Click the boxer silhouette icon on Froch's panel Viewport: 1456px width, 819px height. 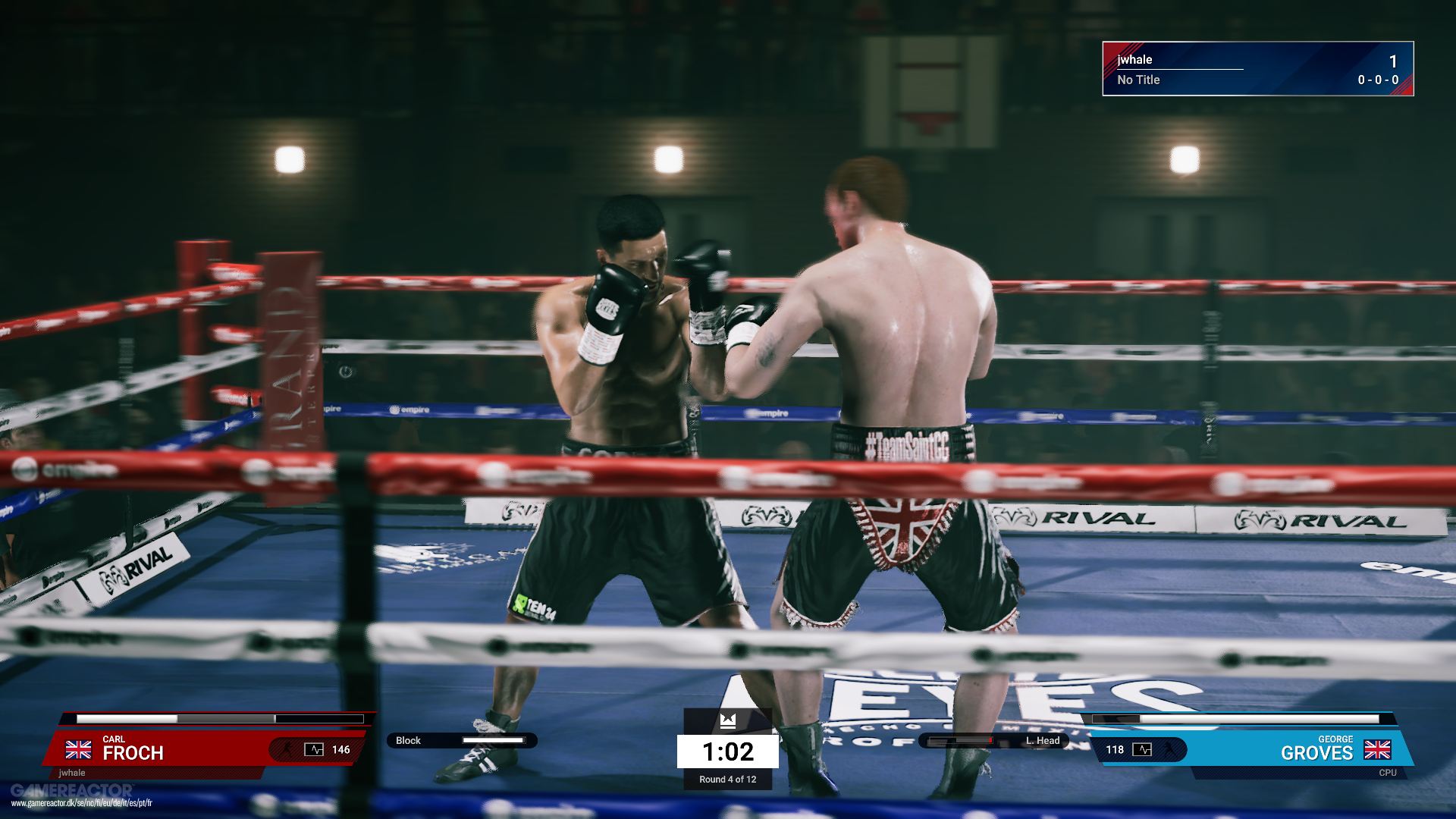click(286, 750)
